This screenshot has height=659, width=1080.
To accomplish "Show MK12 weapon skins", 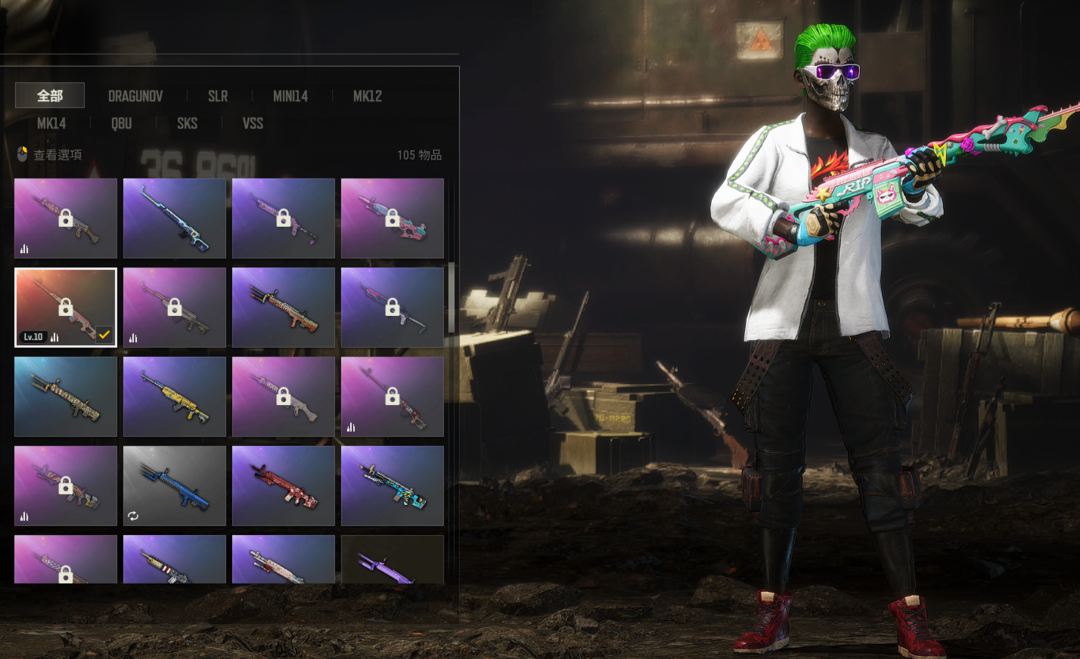I will pyautogui.click(x=367, y=96).
